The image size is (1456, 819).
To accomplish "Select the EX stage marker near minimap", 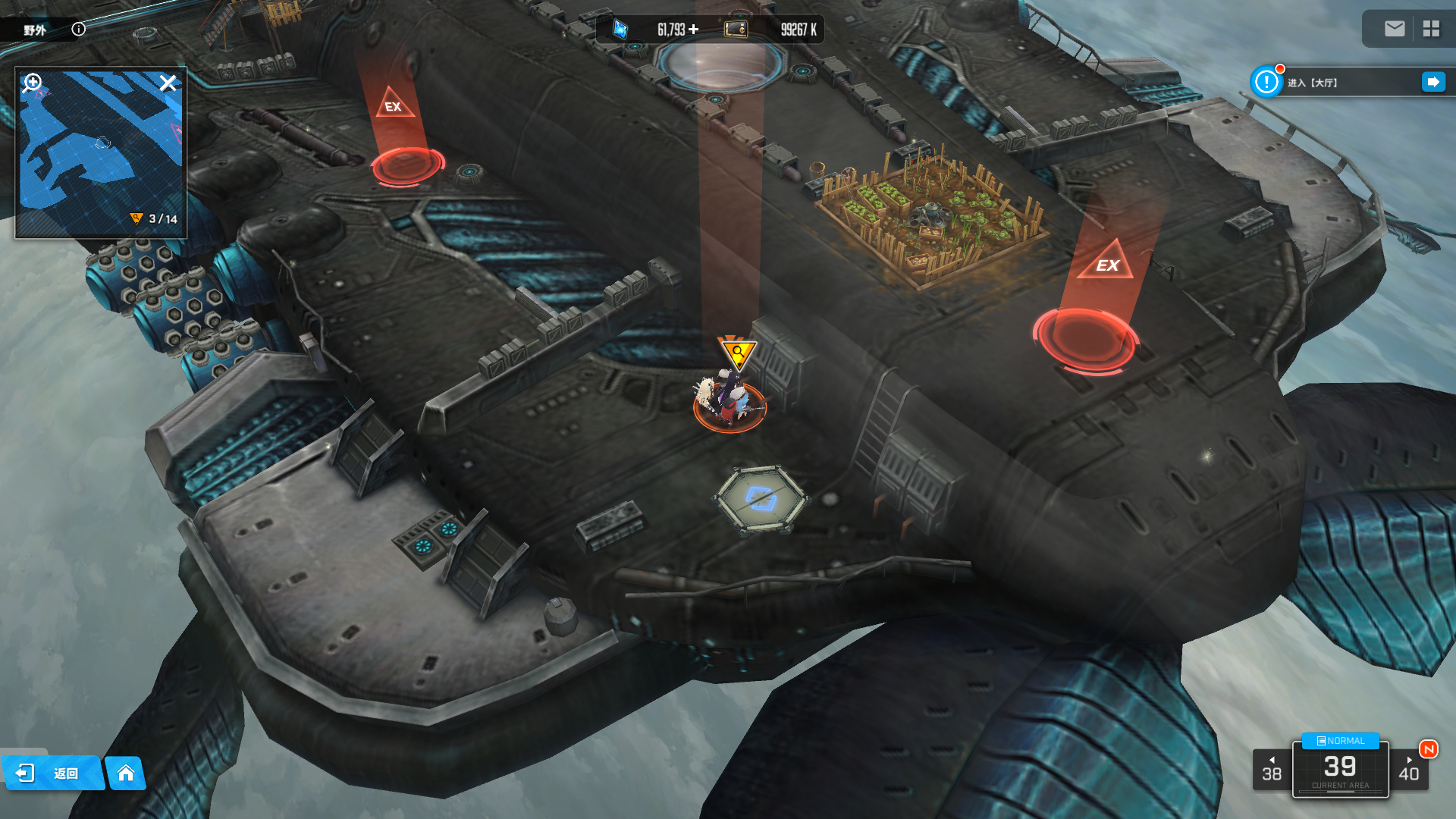I will [x=394, y=106].
